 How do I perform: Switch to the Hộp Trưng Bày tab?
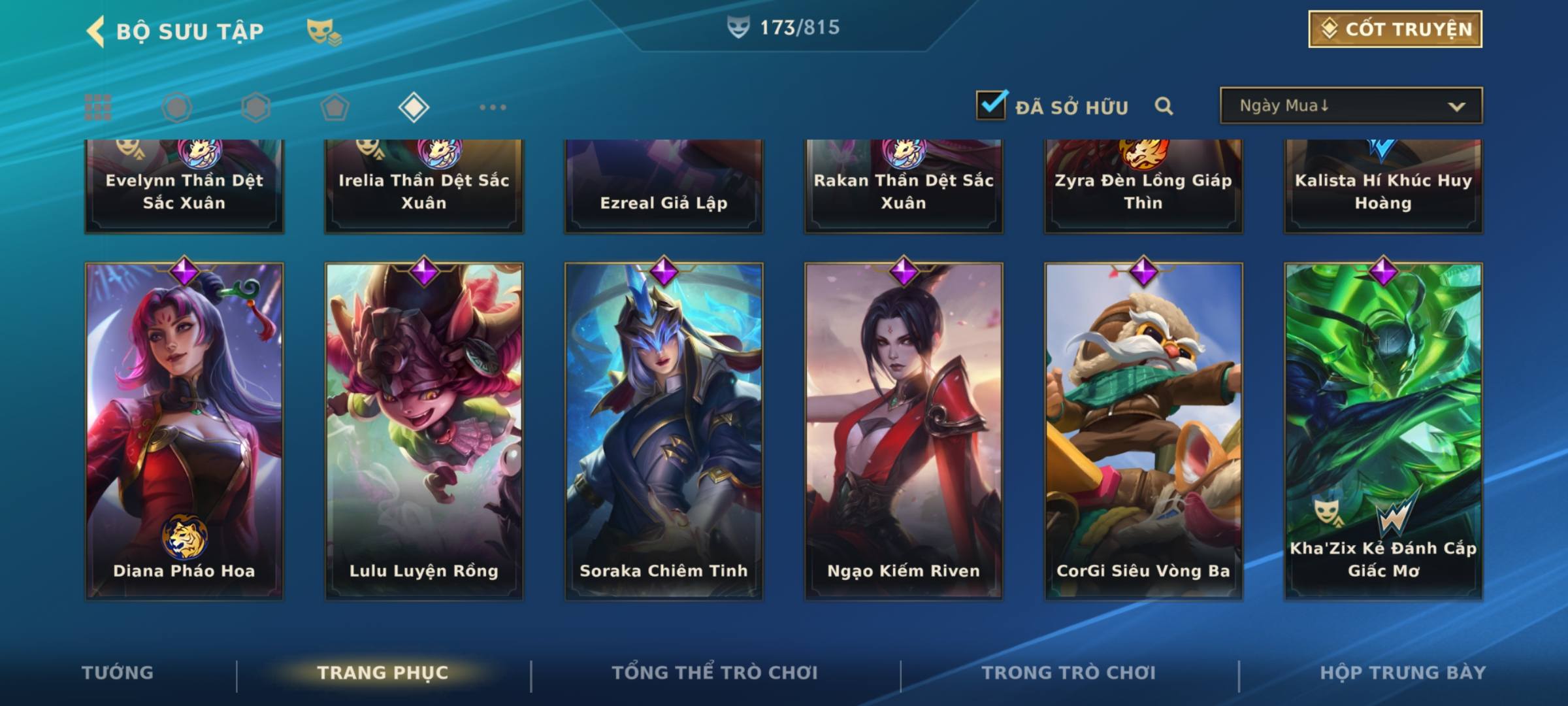1403,673
